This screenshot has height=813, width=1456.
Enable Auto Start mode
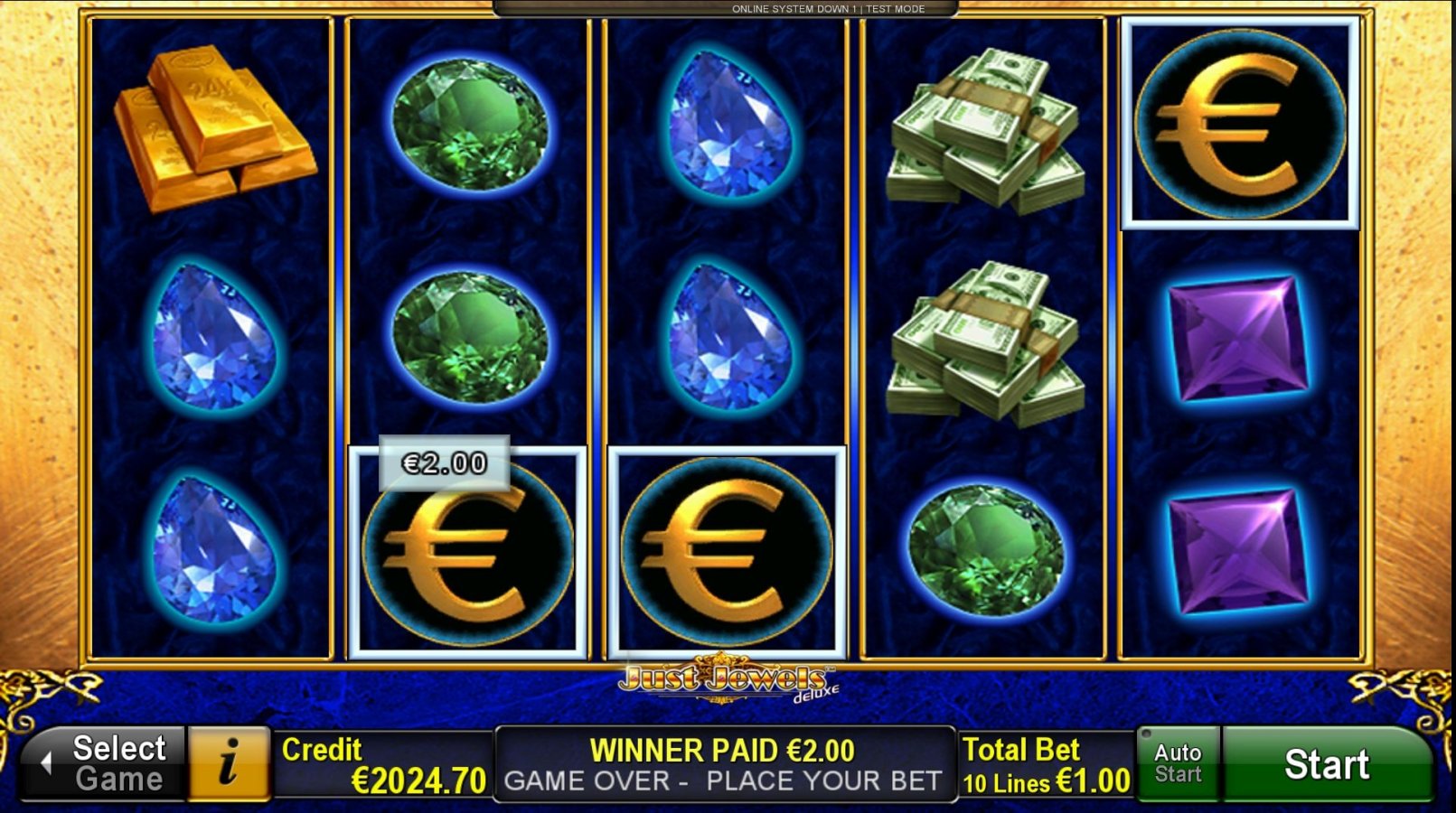pyautogui.click(x=1177, y=763)
